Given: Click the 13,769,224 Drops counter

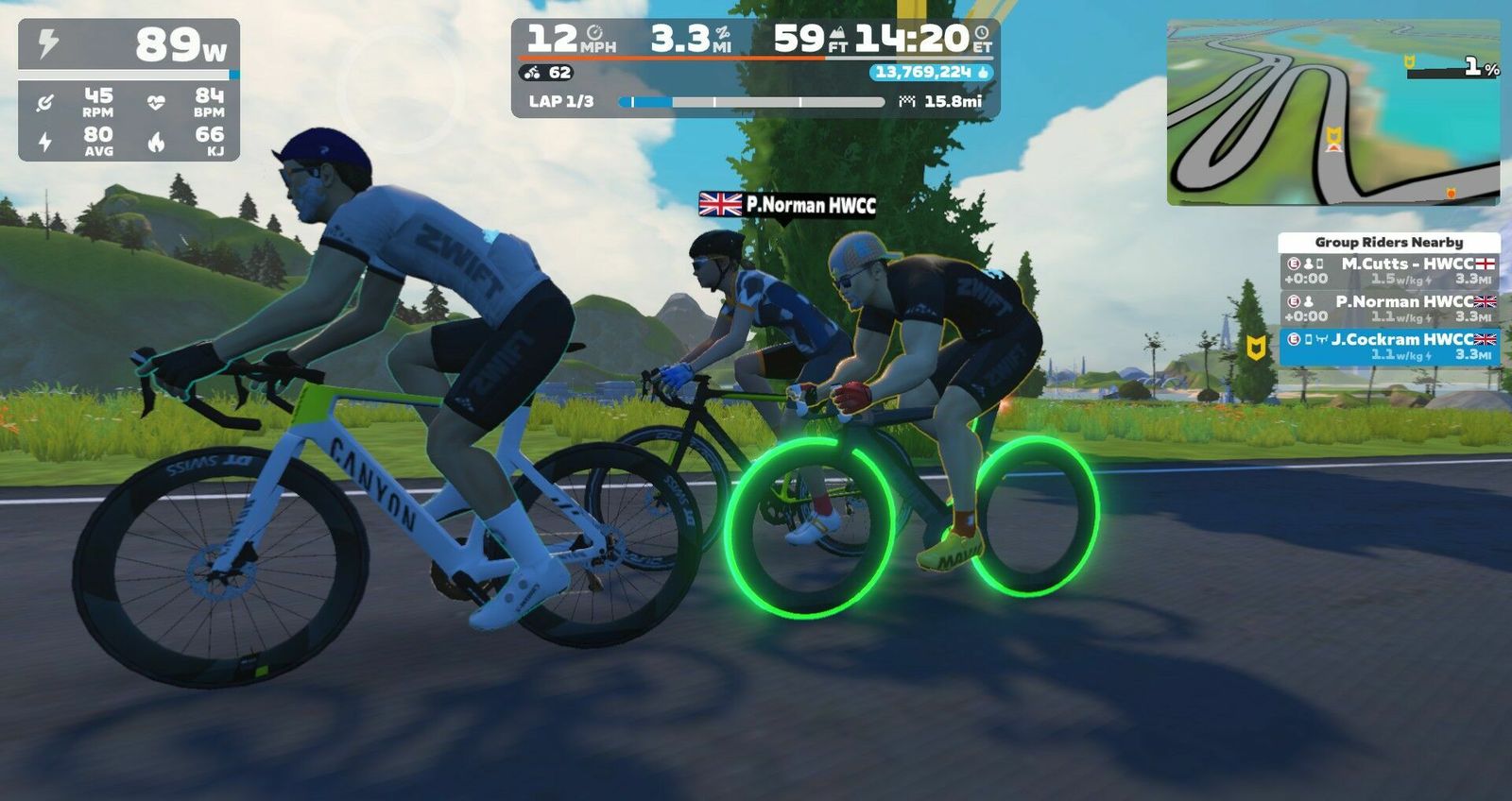Looking at the screenshot, I should (x=931, y=73).
